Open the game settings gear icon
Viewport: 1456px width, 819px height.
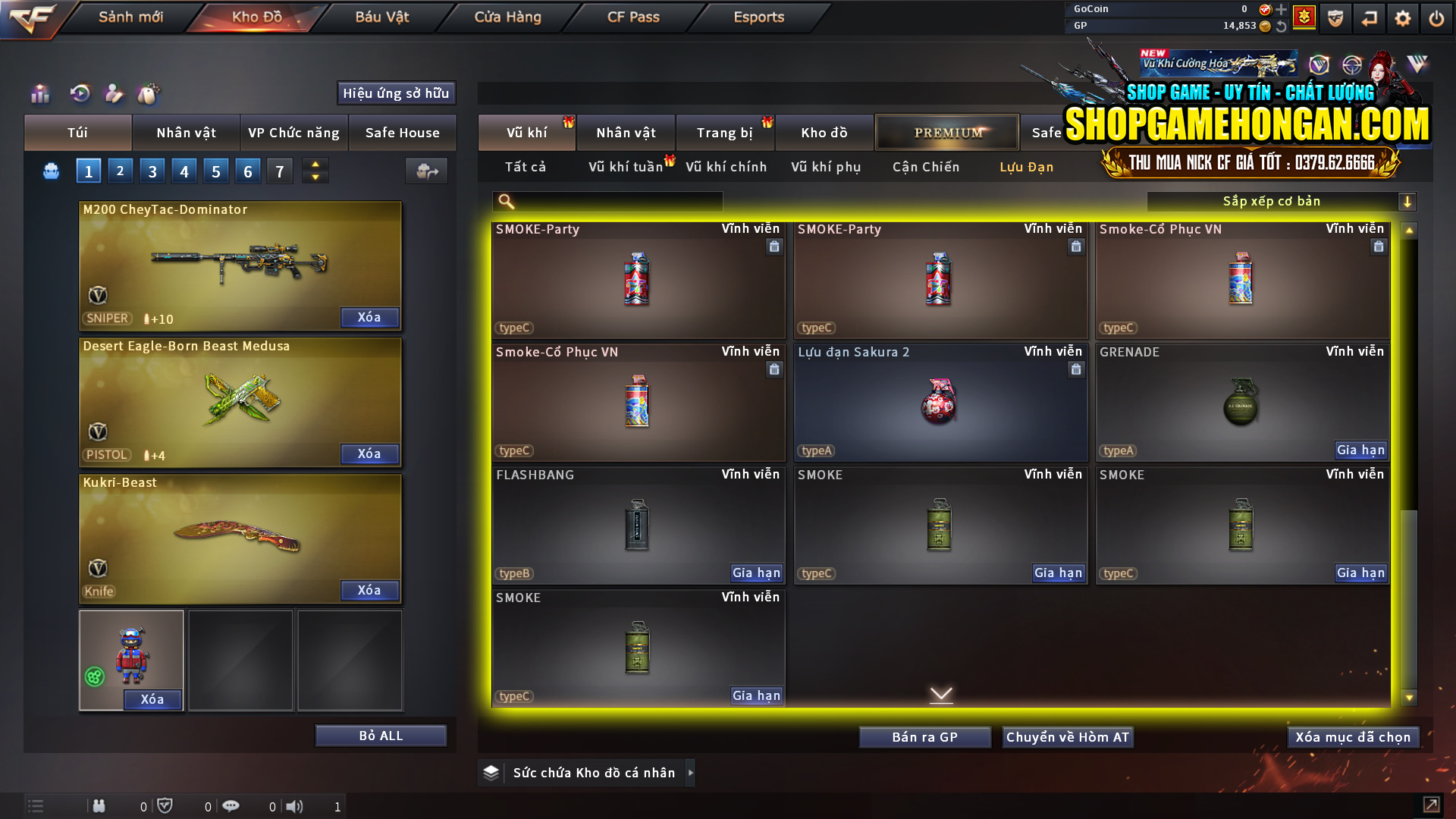[1403, 17]
